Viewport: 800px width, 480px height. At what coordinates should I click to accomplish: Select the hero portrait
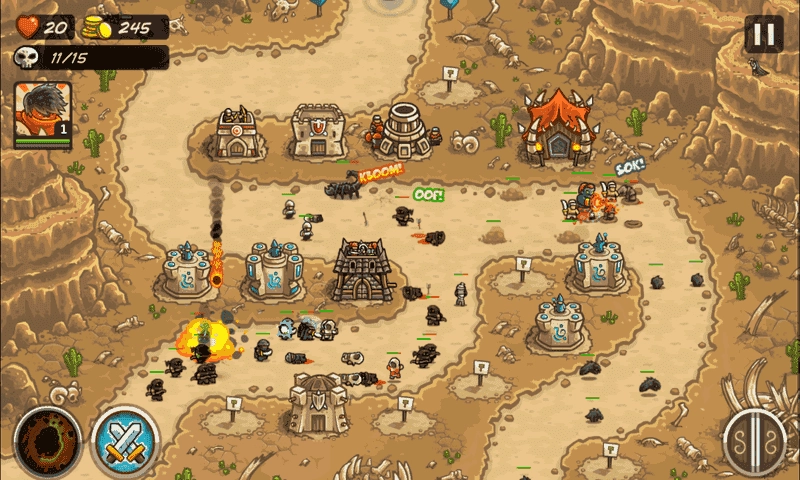(43, 114)
